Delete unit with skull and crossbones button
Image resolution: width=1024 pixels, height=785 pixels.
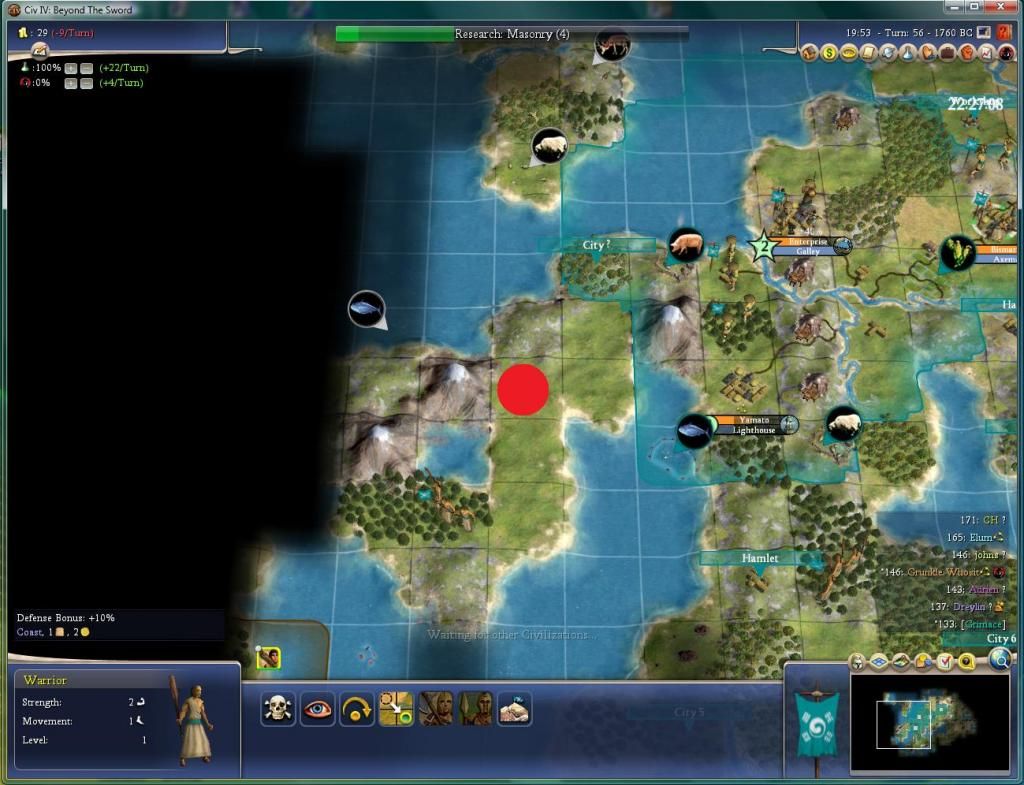tap(277, 708)
